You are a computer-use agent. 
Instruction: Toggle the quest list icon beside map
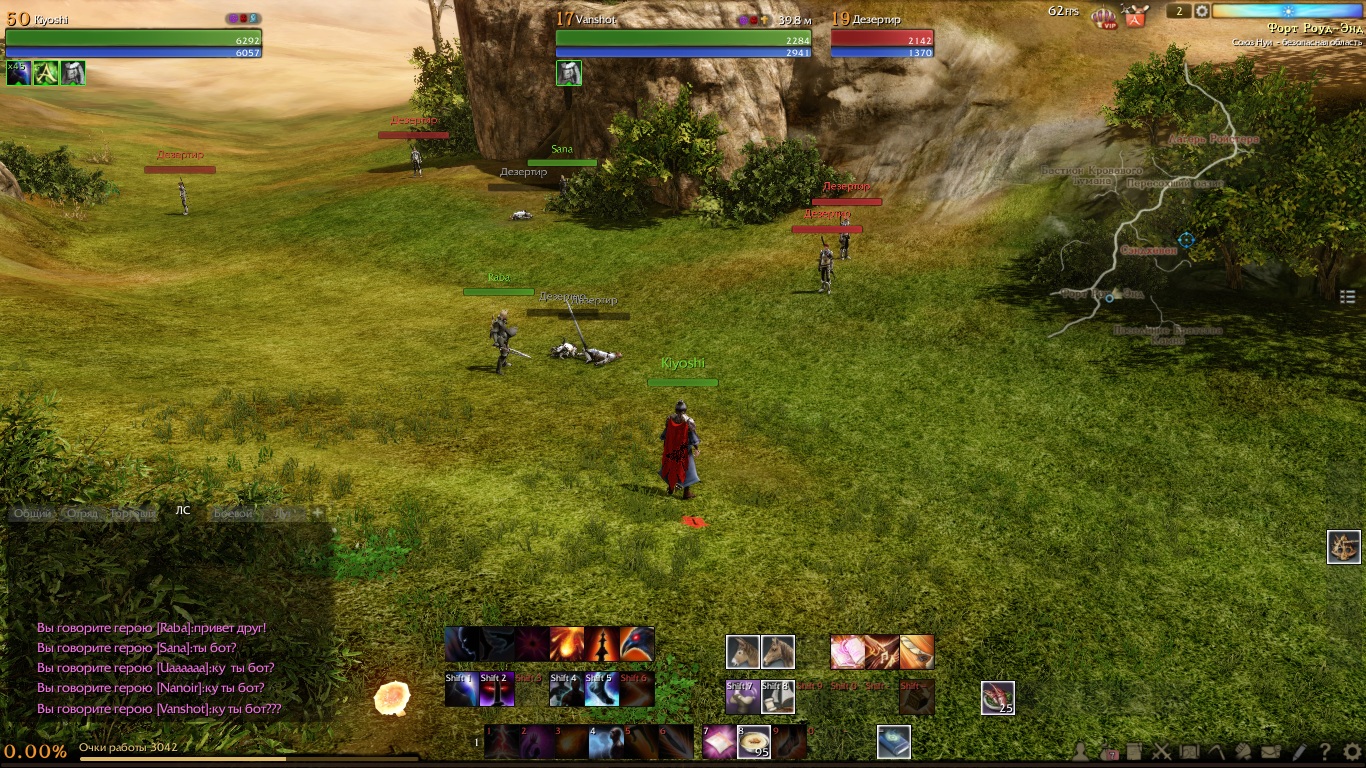coord(1347,296)
